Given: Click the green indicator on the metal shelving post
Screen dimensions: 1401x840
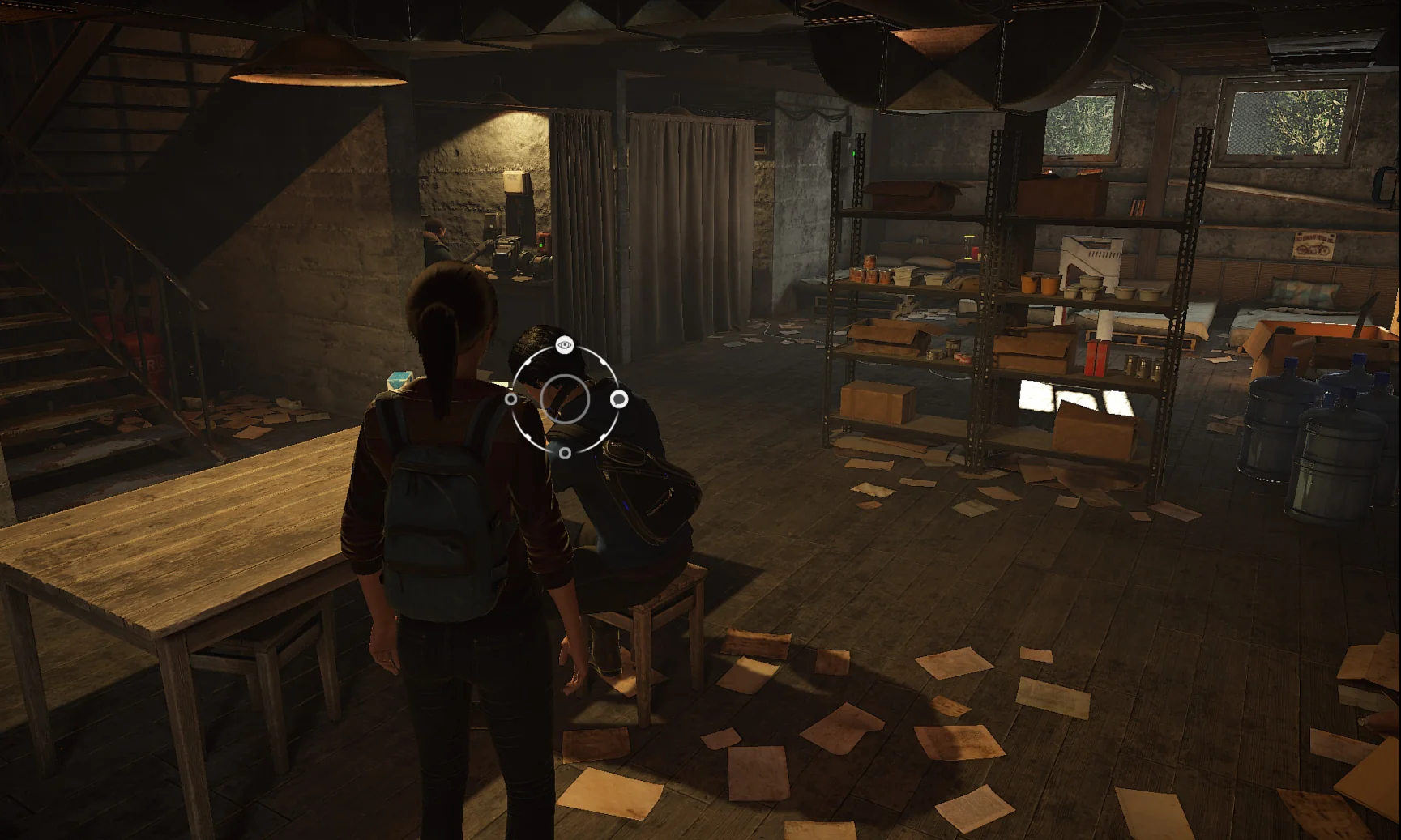Looking at the screenshot, I should (x=854, y=153).
